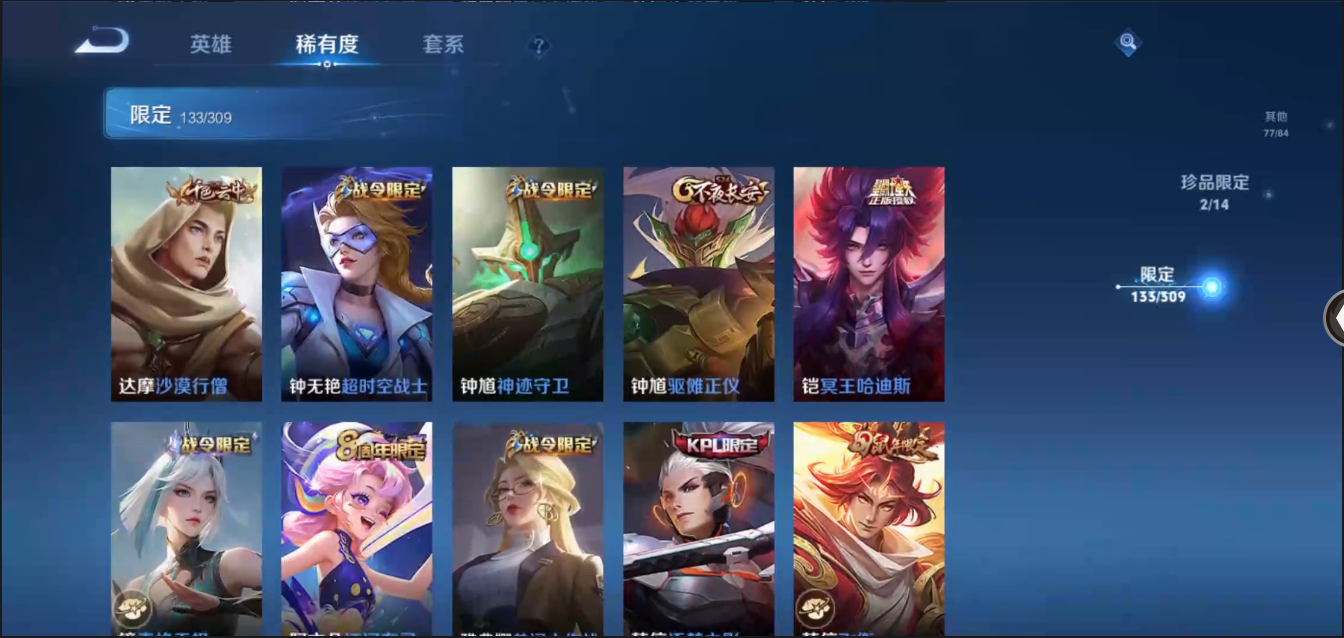Open the KPL限定 skin card

[699, 528]
